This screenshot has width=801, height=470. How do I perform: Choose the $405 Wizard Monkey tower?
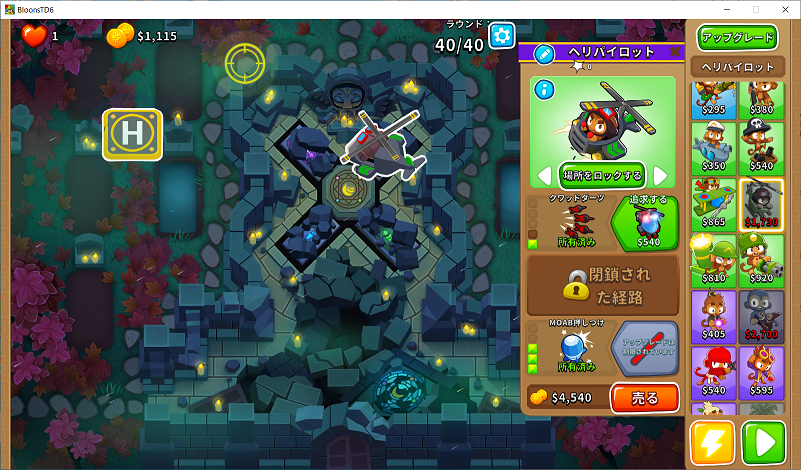pyautogui.click(x=713, y=312)
